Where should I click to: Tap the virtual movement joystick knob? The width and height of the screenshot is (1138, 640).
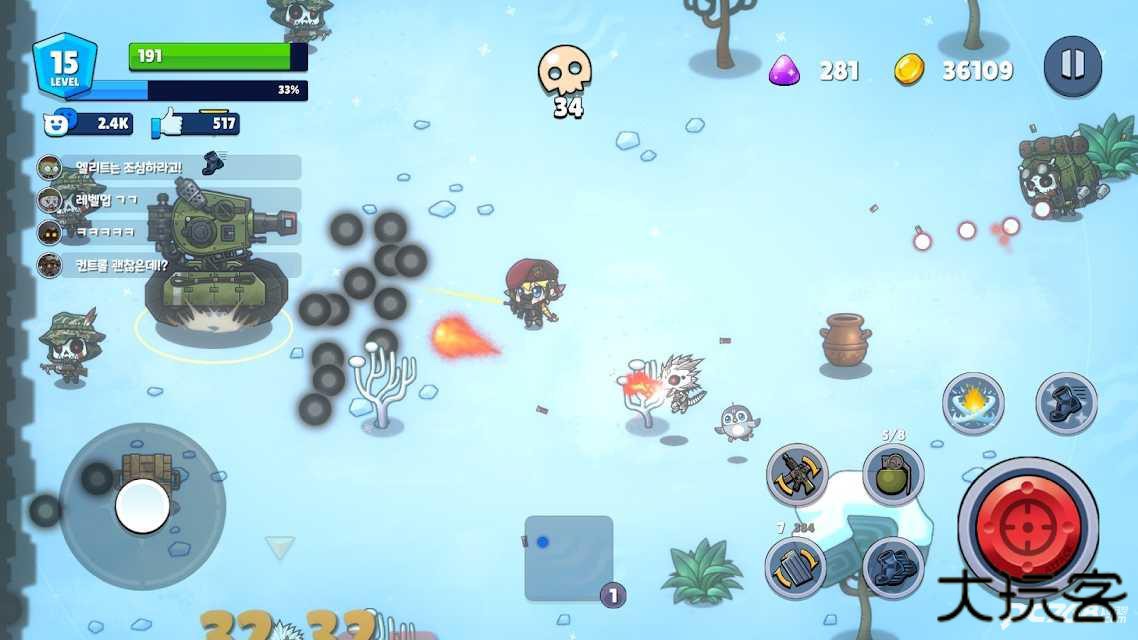(142, 506)
